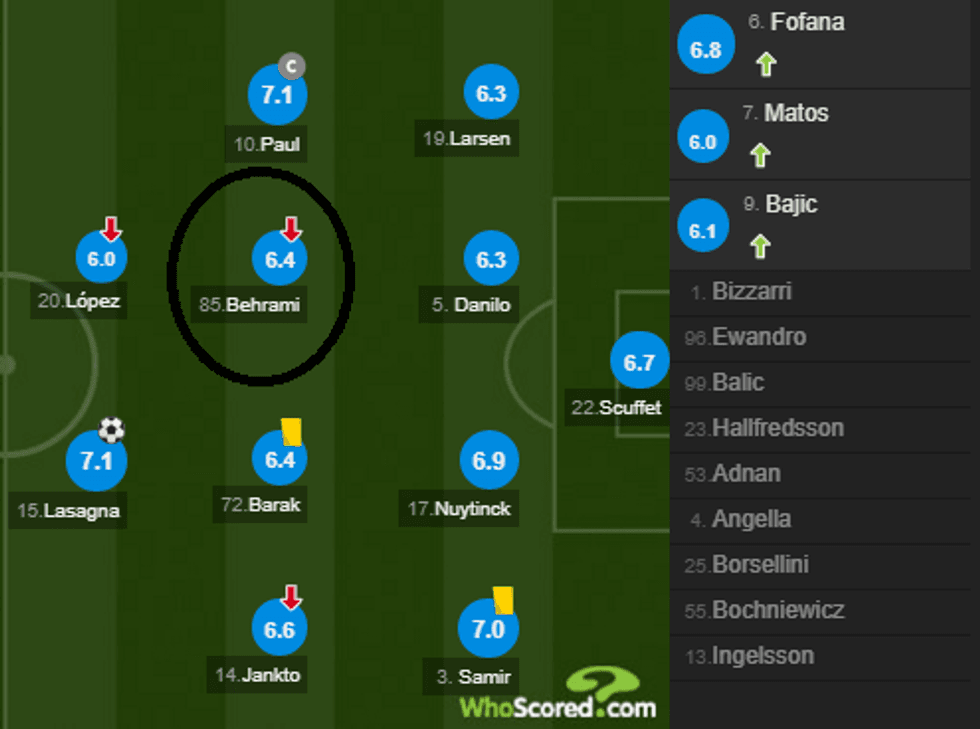Image resolution: width=980 pixels, height=729 pixels.
Task: Select Paul's 7.1 rating bubble
Action: pyautogui.click(x=276, y=96)
